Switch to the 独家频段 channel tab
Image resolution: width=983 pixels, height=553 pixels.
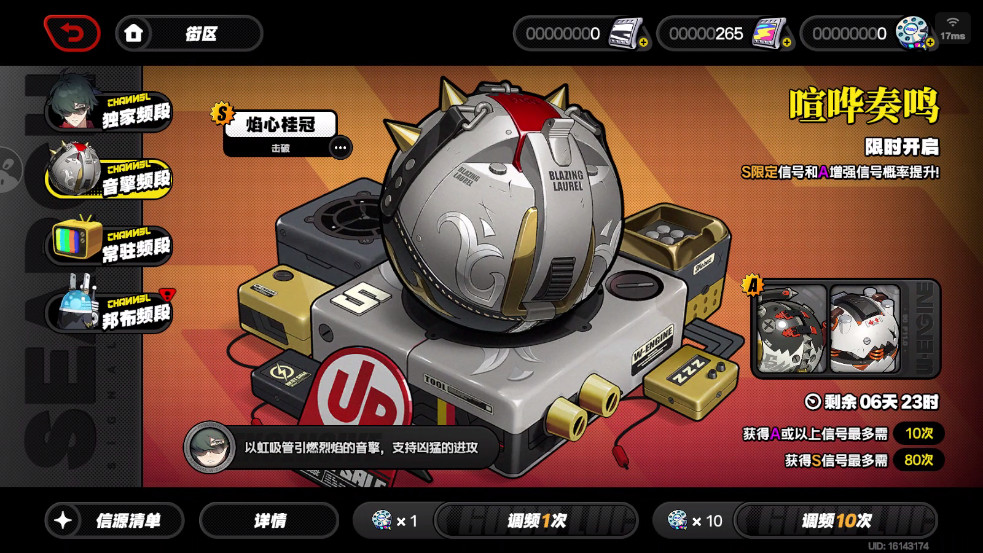110,106
